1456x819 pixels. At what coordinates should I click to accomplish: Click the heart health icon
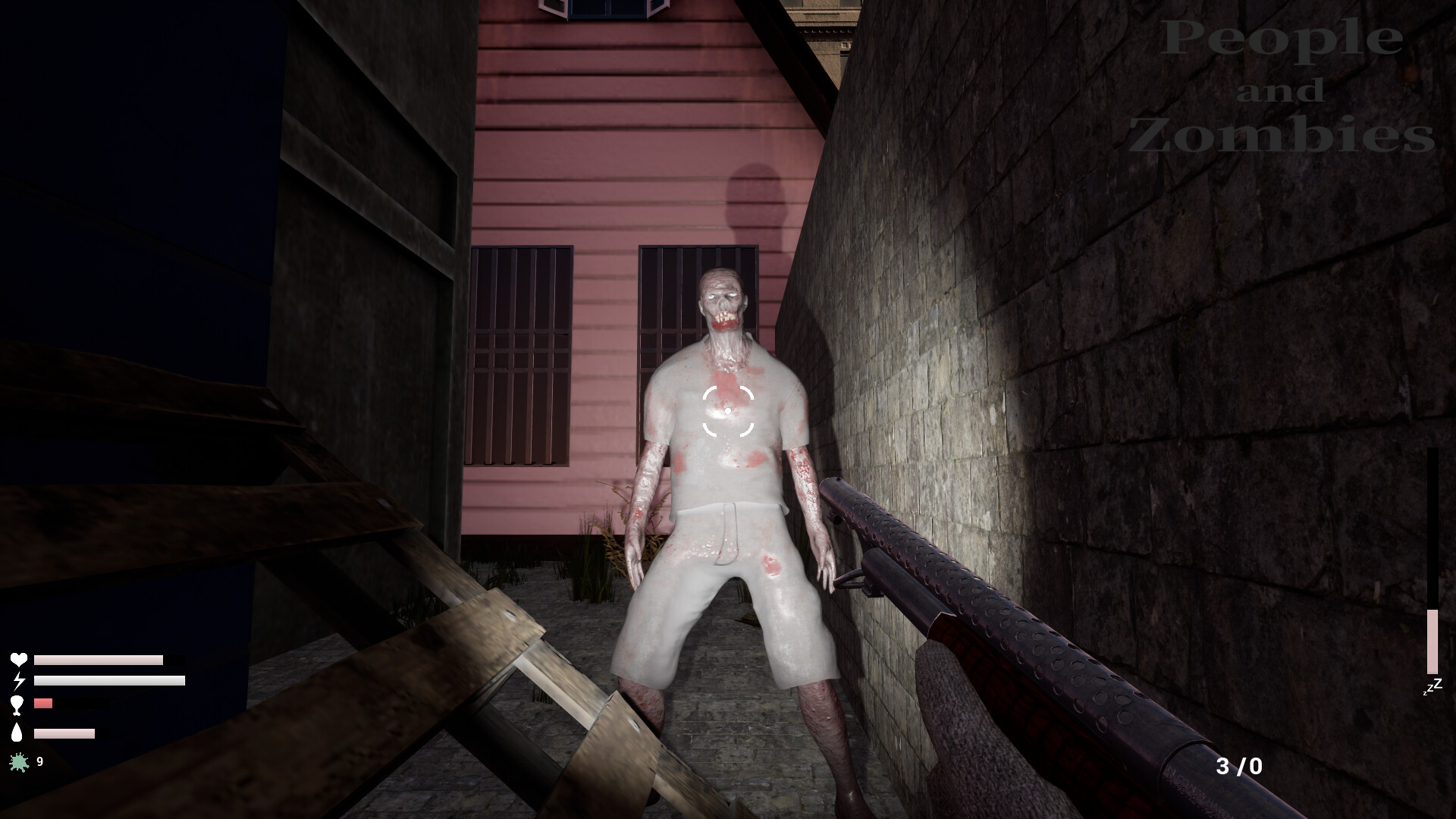19,660
